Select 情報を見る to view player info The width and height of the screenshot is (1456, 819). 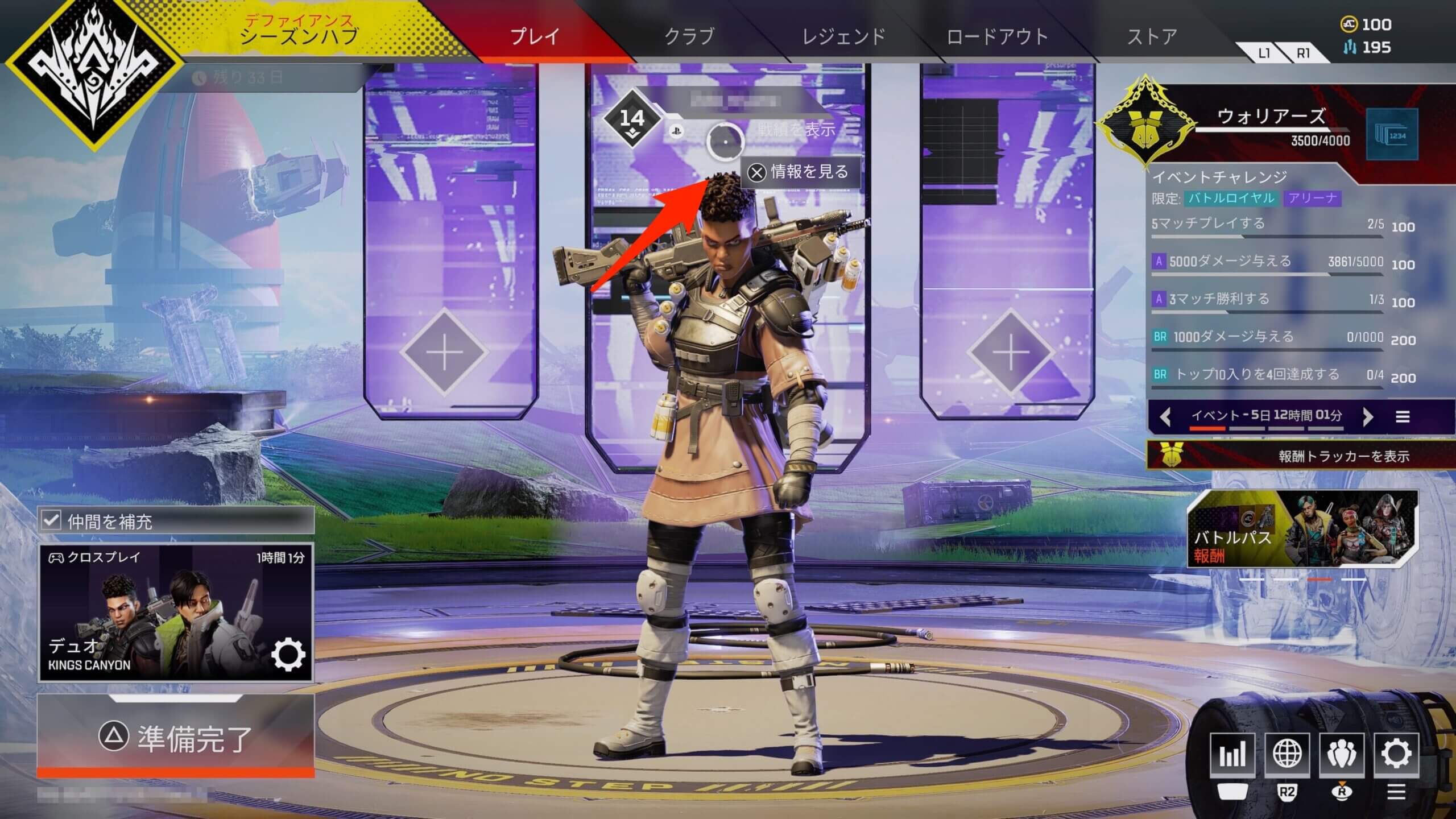(x=800, y=172)
